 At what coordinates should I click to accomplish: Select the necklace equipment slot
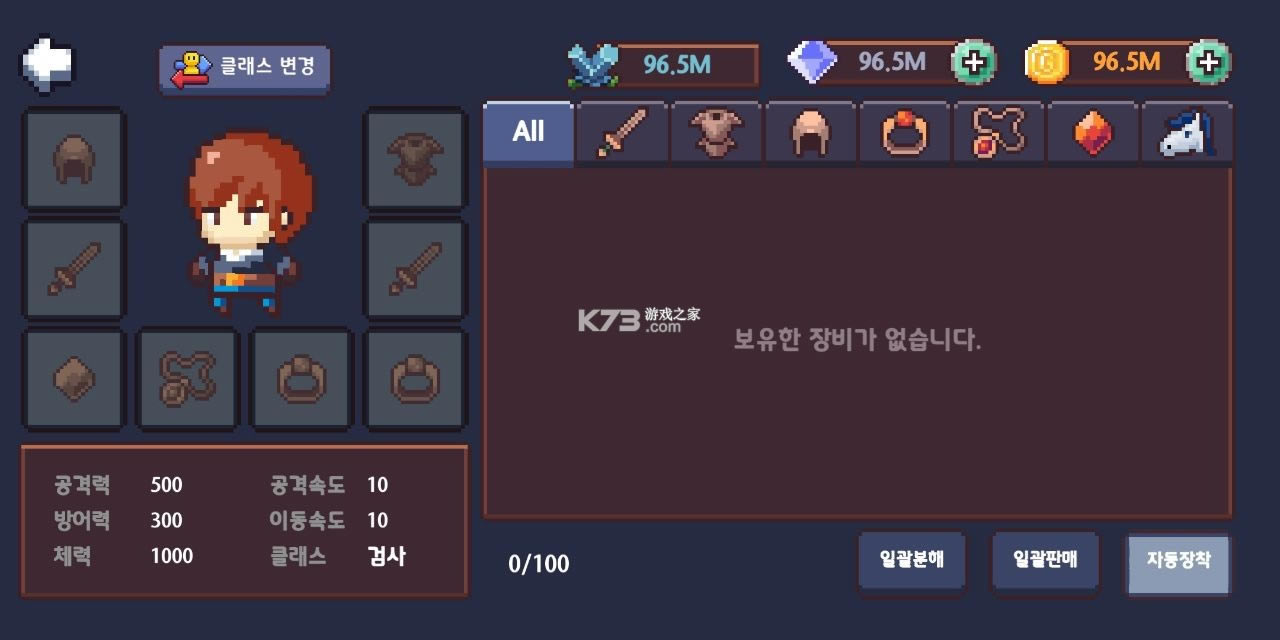(188, 379)
